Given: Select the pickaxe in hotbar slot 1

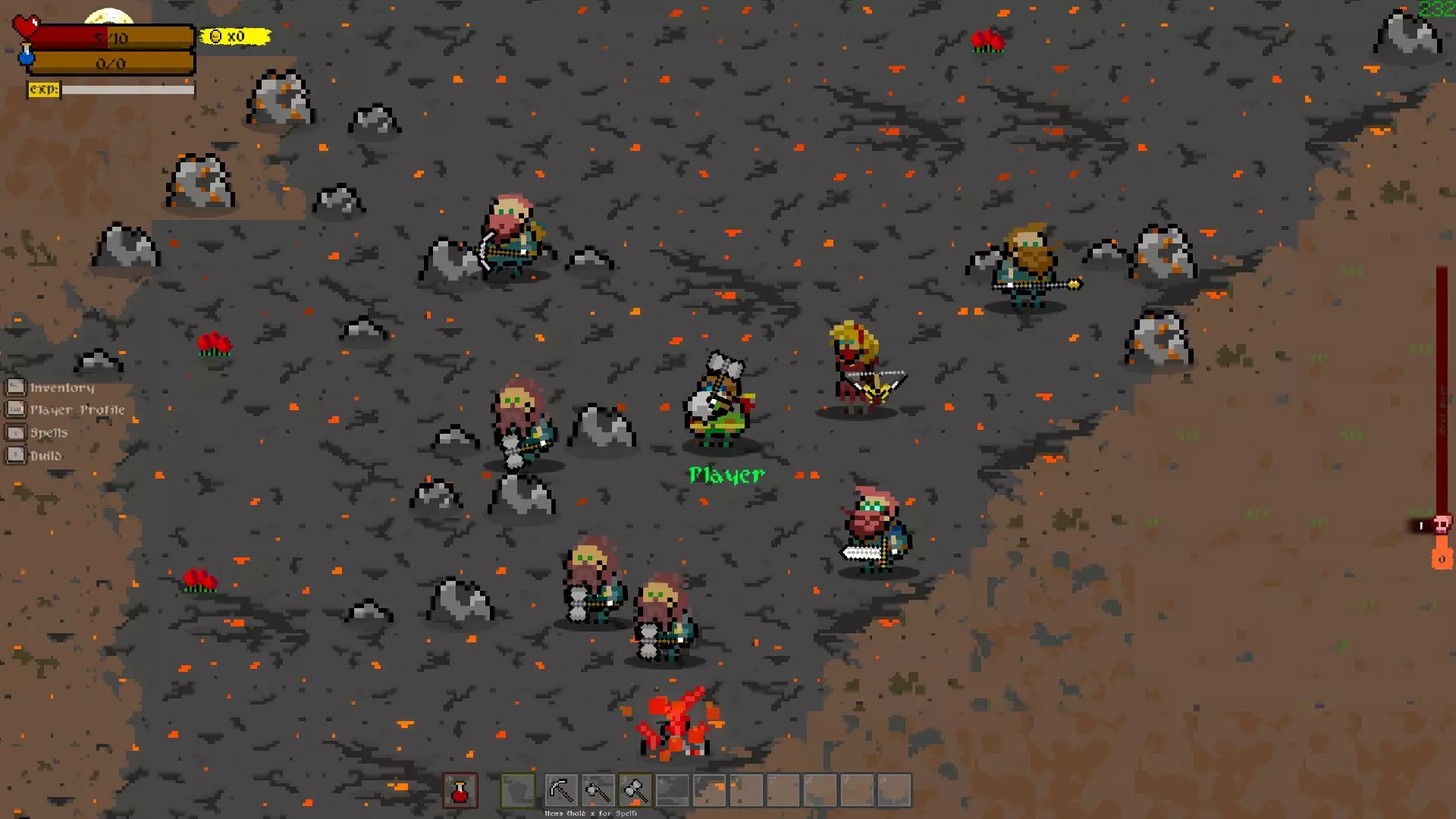Looking at the screenshot, I should [562, 790].
